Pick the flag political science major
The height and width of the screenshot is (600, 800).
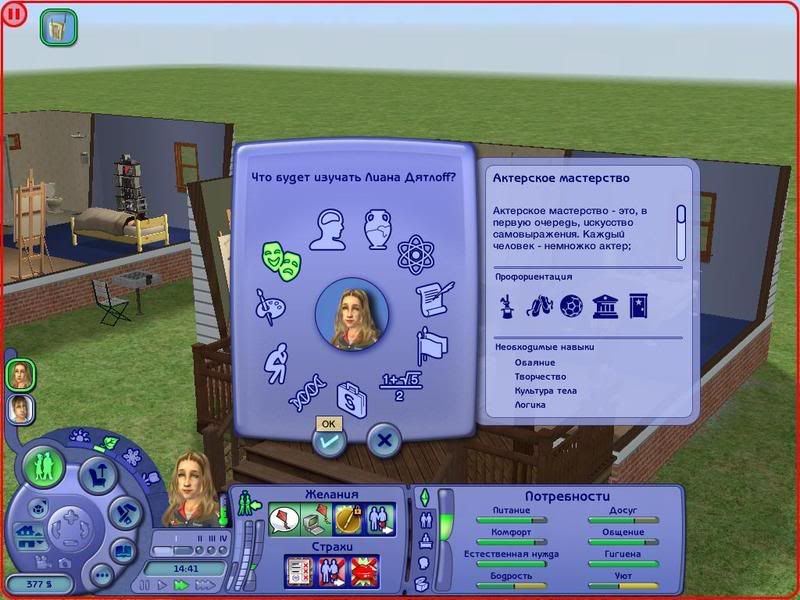click(432, 343)
